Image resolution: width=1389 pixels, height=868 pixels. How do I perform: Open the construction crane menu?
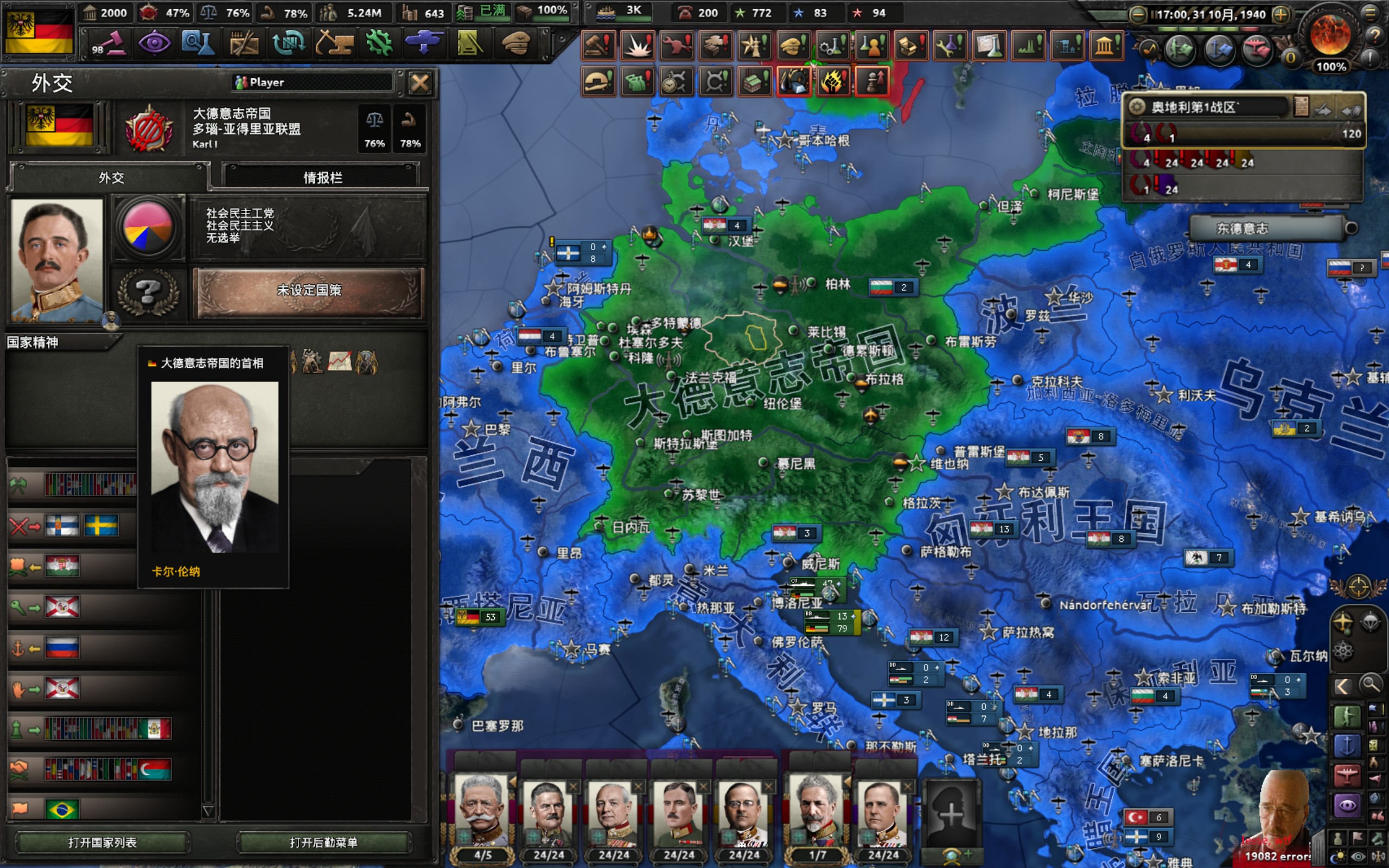(334, 43)
